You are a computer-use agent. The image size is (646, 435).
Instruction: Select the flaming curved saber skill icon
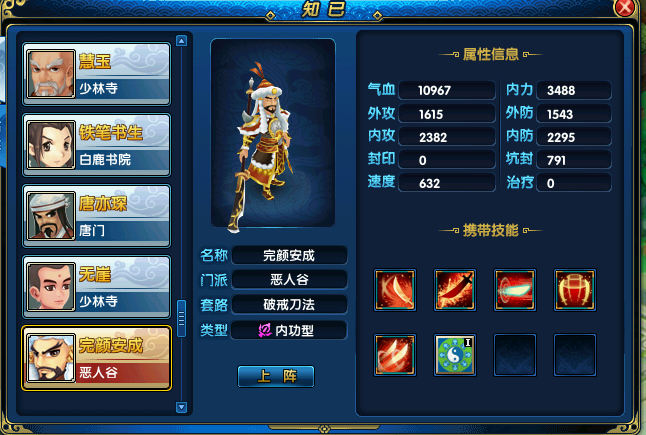tap(395, 290)
